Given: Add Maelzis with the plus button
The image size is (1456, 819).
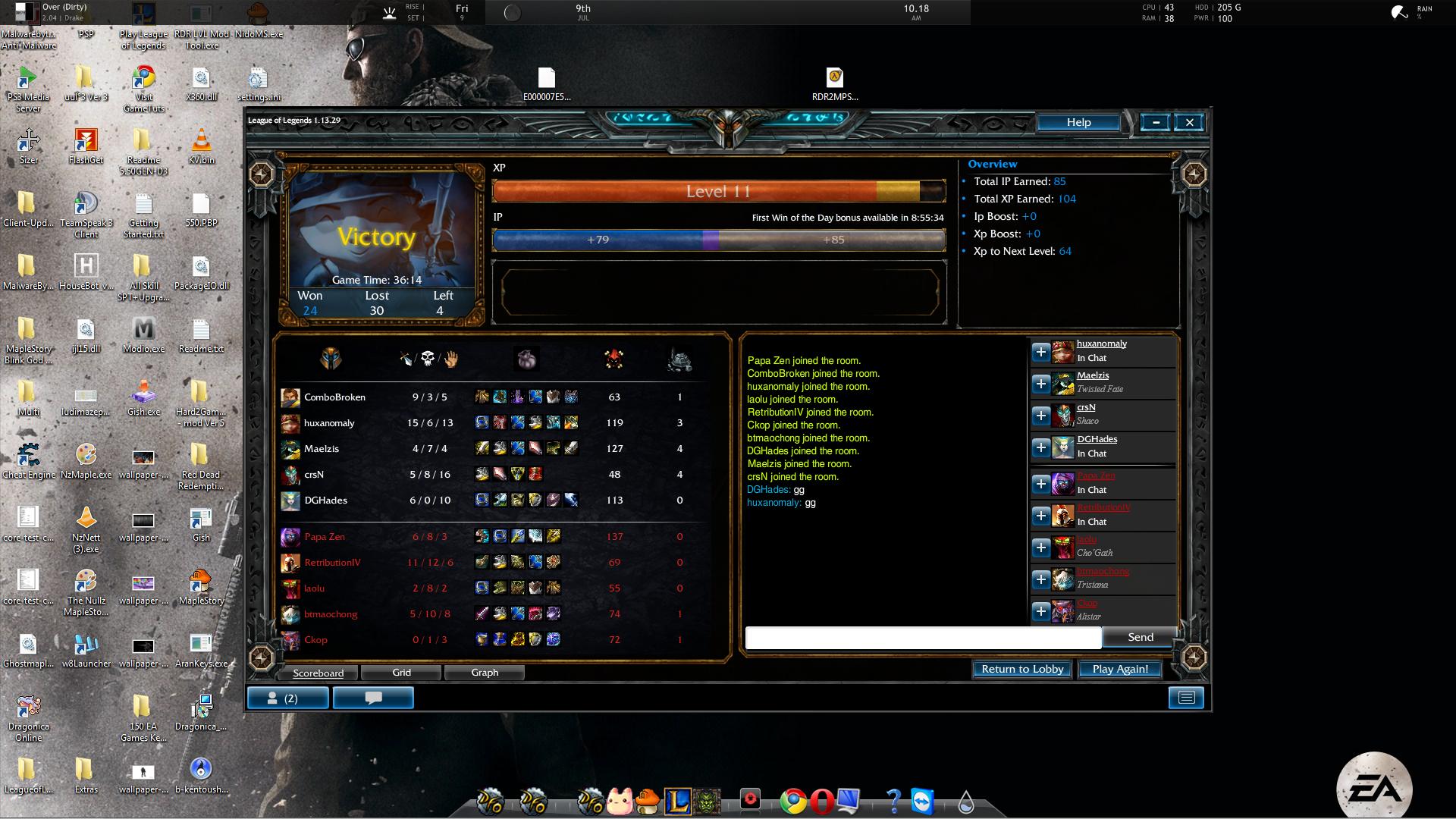Looking at the screenshot, I should (1041, 384).
